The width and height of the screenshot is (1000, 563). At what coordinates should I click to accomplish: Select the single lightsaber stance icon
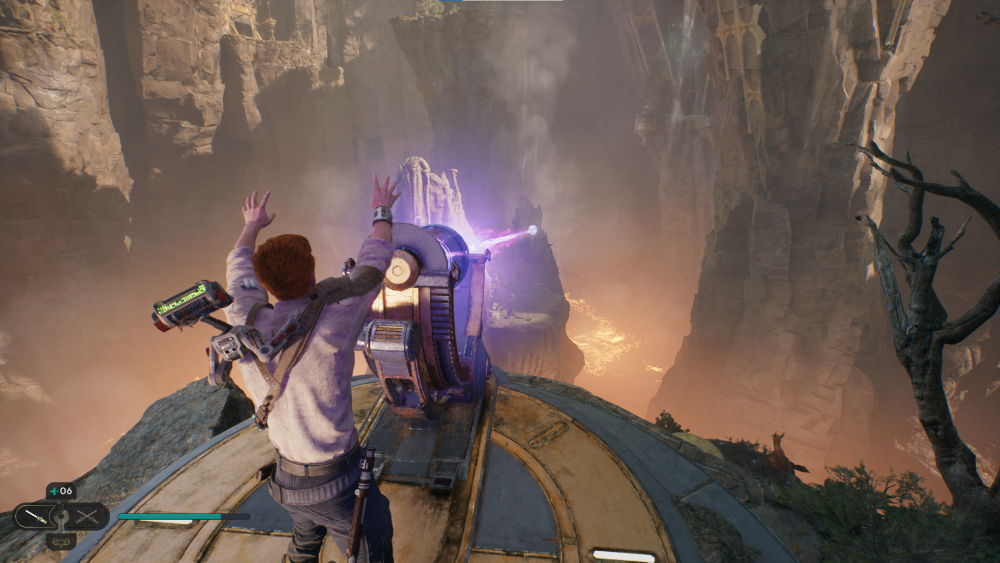click(x=34, y=517)
